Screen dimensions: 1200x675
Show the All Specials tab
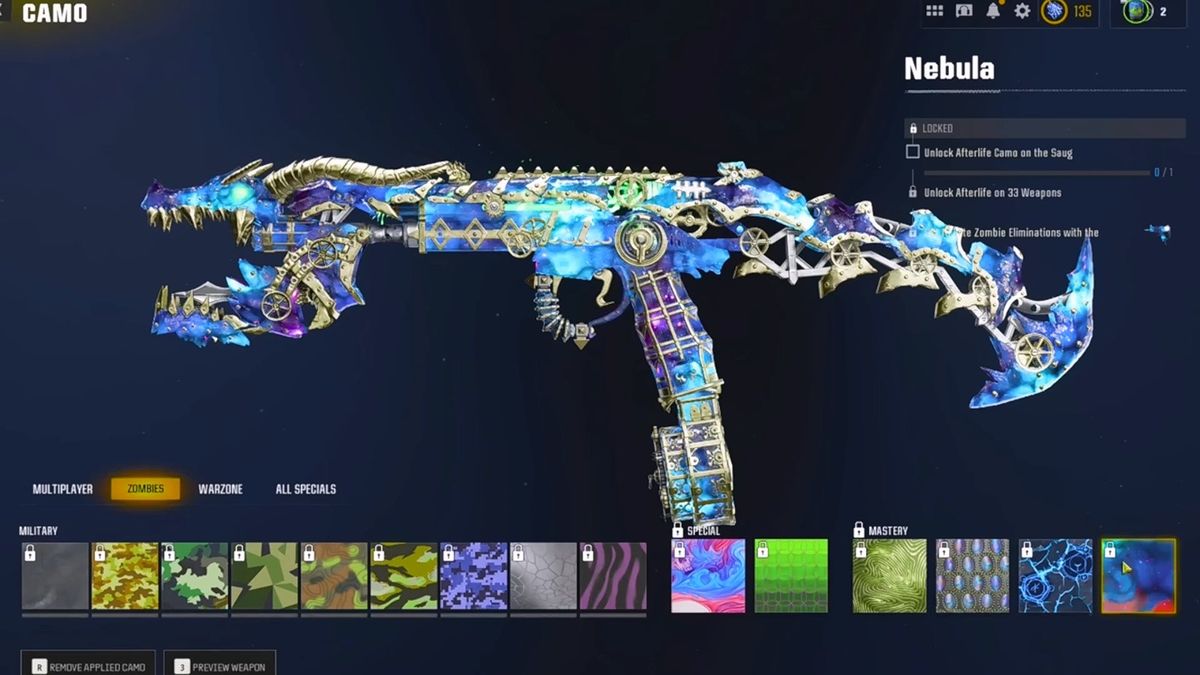tap(305, 489)
